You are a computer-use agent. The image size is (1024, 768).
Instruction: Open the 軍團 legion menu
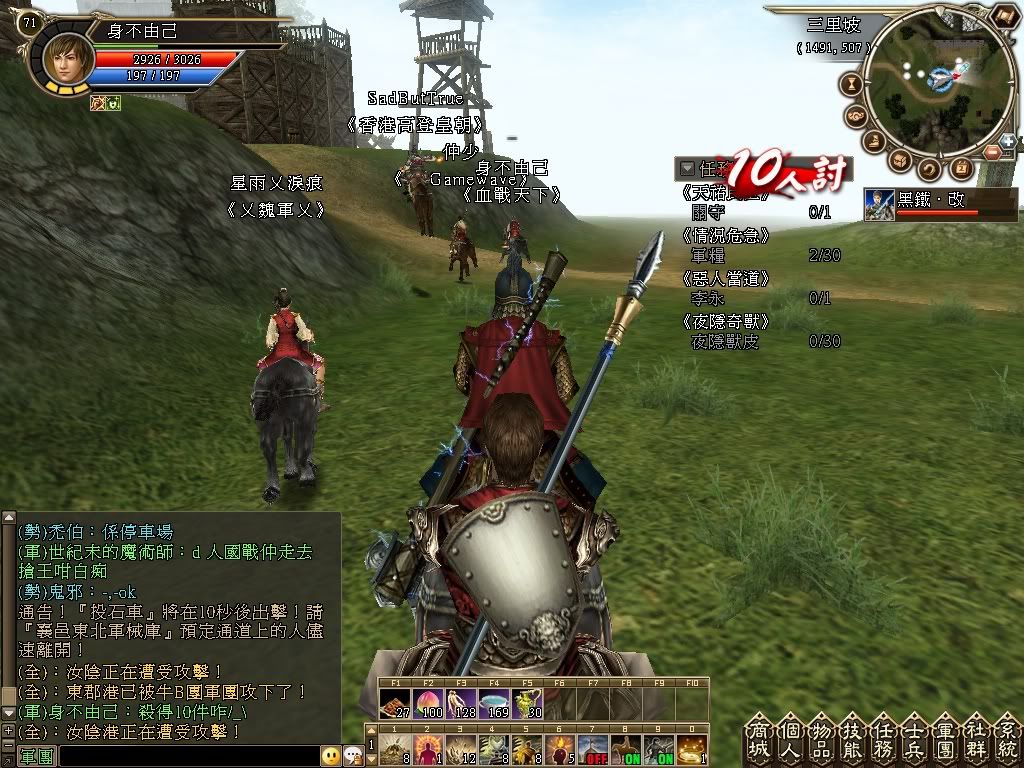[x=946, y=740]
